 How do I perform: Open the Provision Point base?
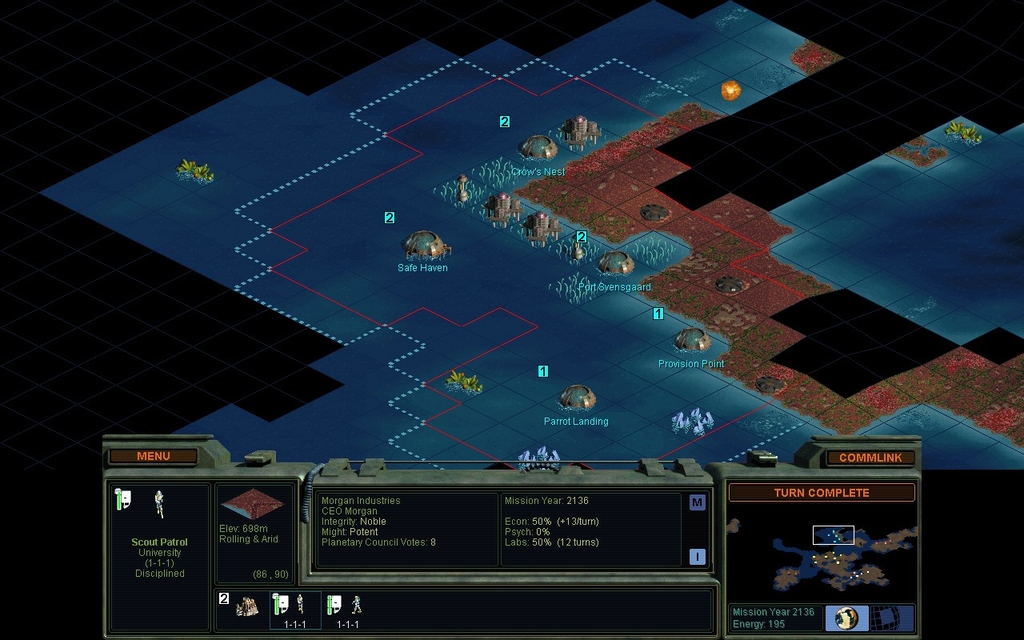click(x=691, y=340)
